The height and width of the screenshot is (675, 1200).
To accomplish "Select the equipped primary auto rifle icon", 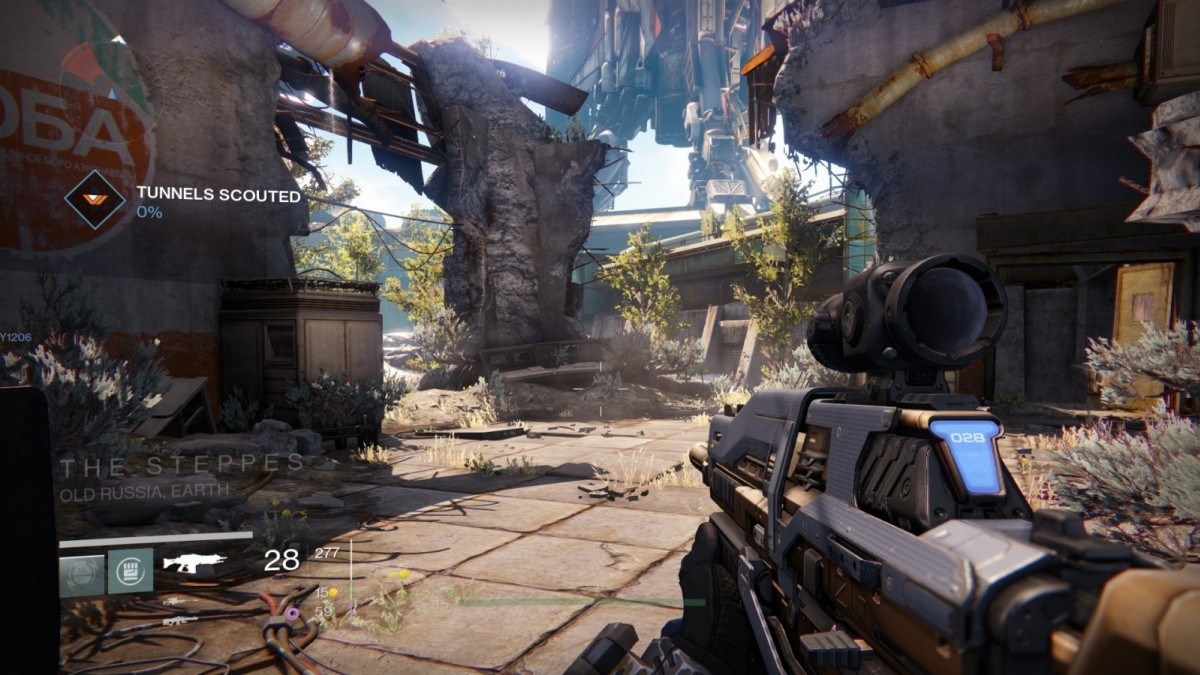I will click(194, 563).
